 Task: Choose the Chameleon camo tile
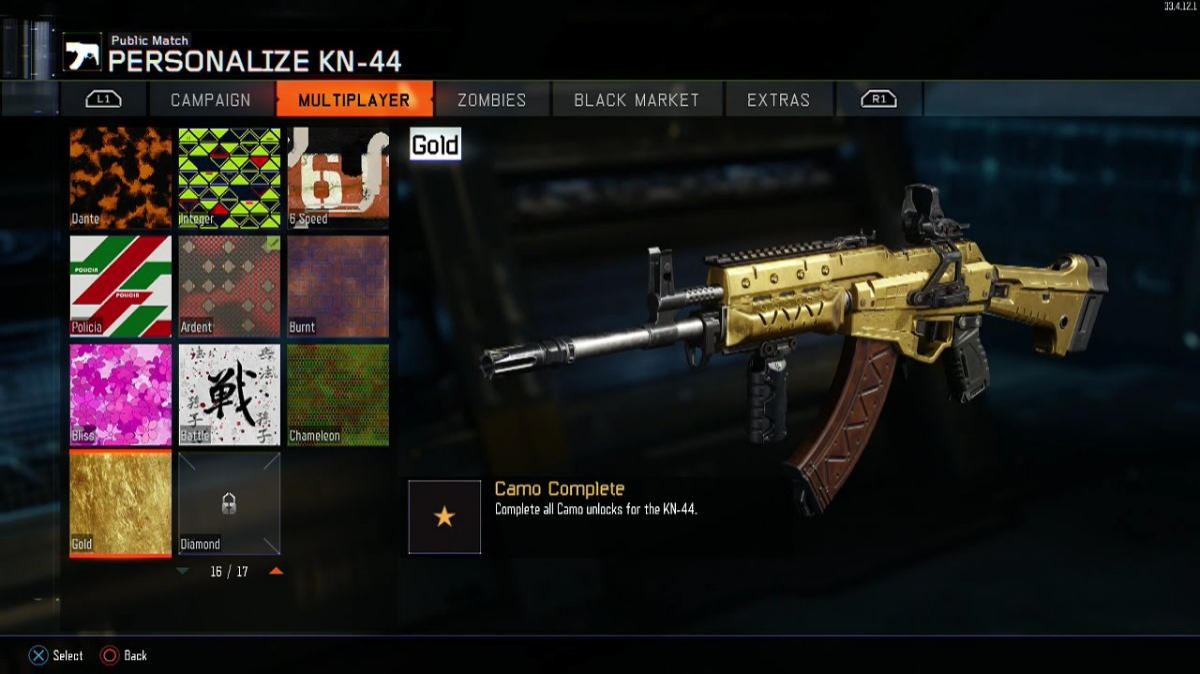point(338,394)
